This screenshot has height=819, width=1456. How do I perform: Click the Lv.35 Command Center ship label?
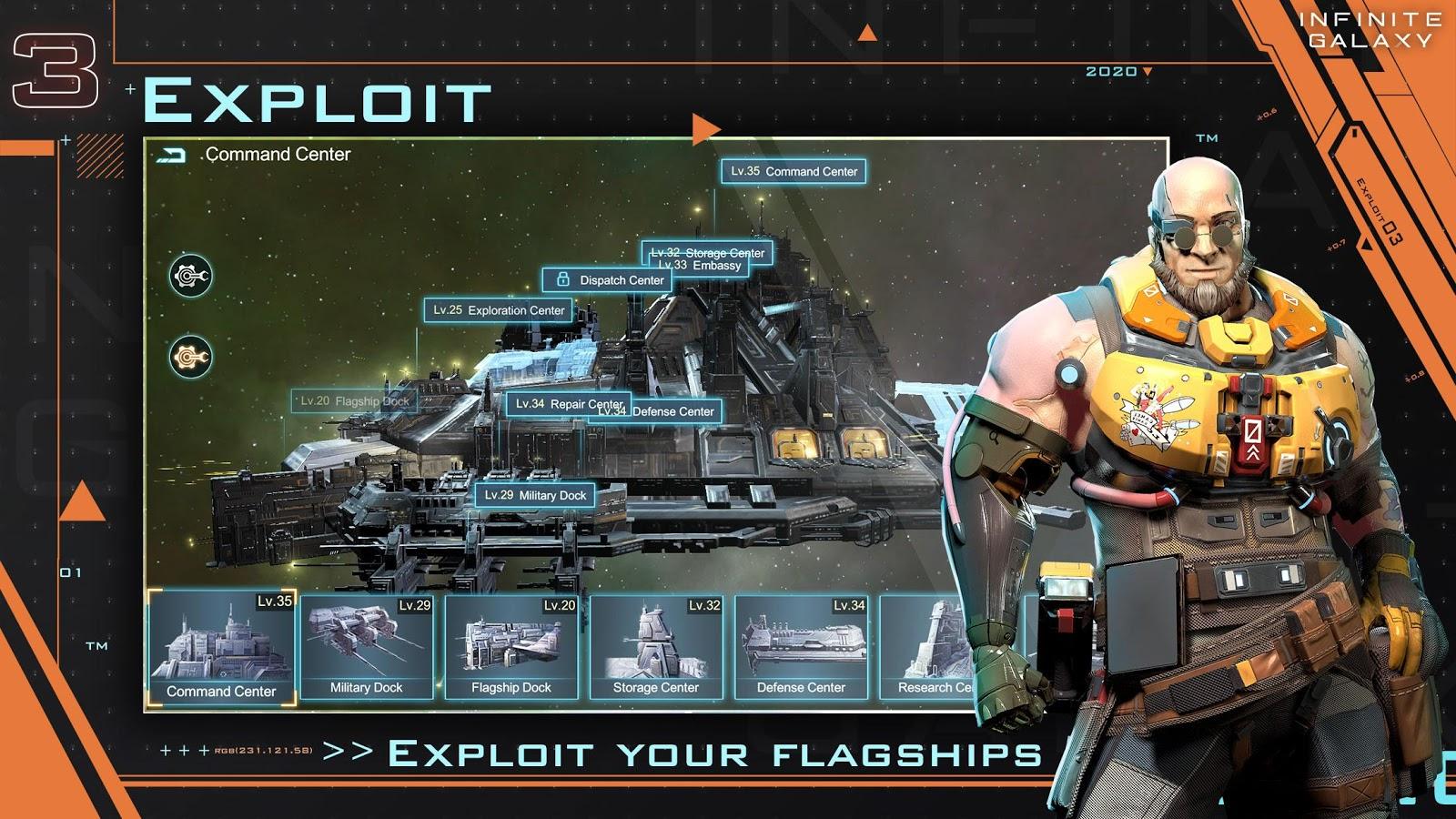tap(794, 171)
